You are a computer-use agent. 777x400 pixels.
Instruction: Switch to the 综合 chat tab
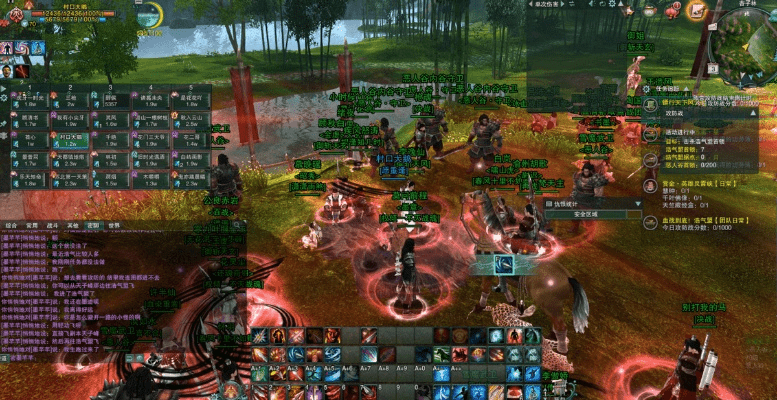click(10, 225)
